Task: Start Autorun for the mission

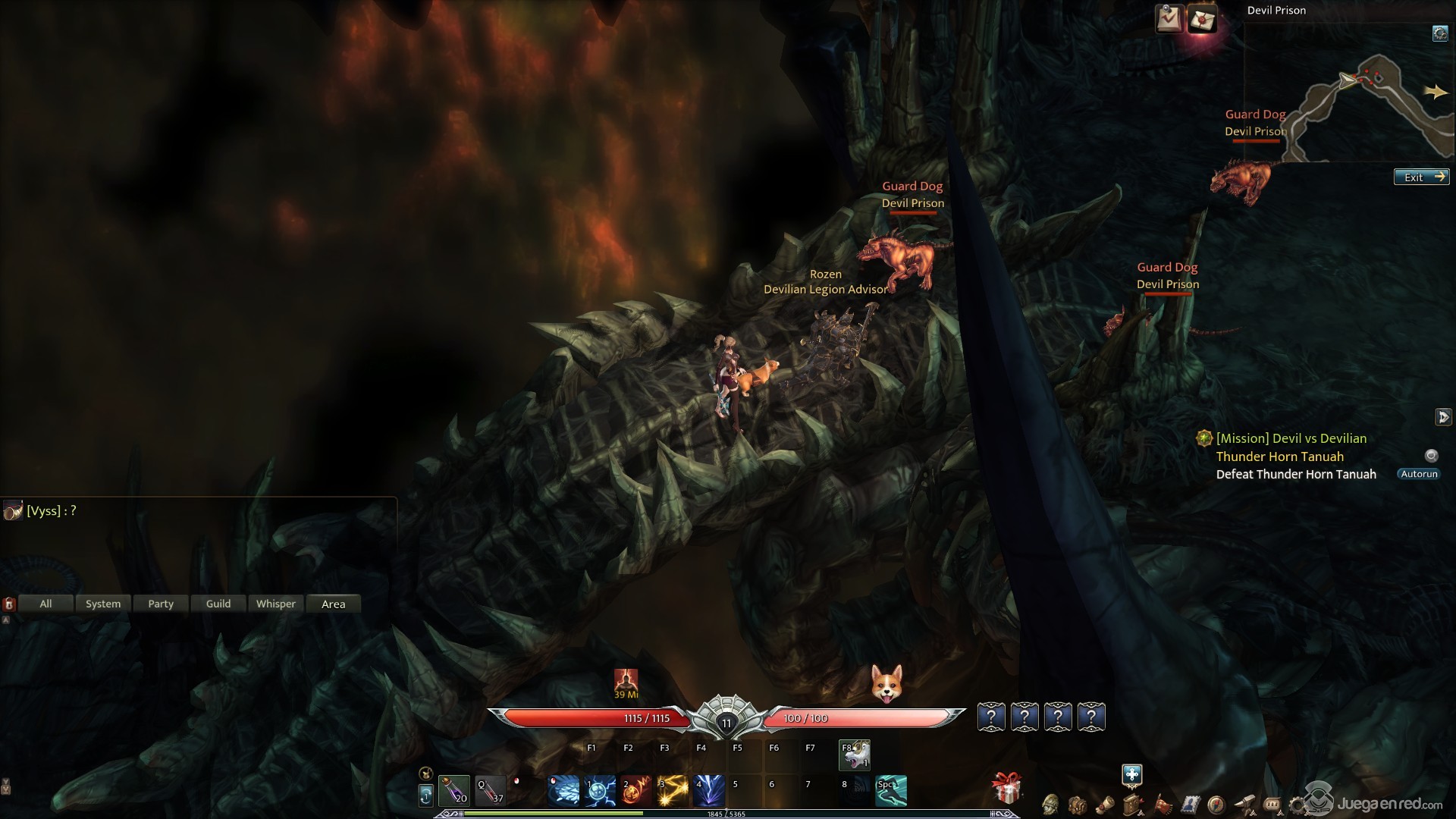Action: pyautogui.click(x=1419, y=474)
